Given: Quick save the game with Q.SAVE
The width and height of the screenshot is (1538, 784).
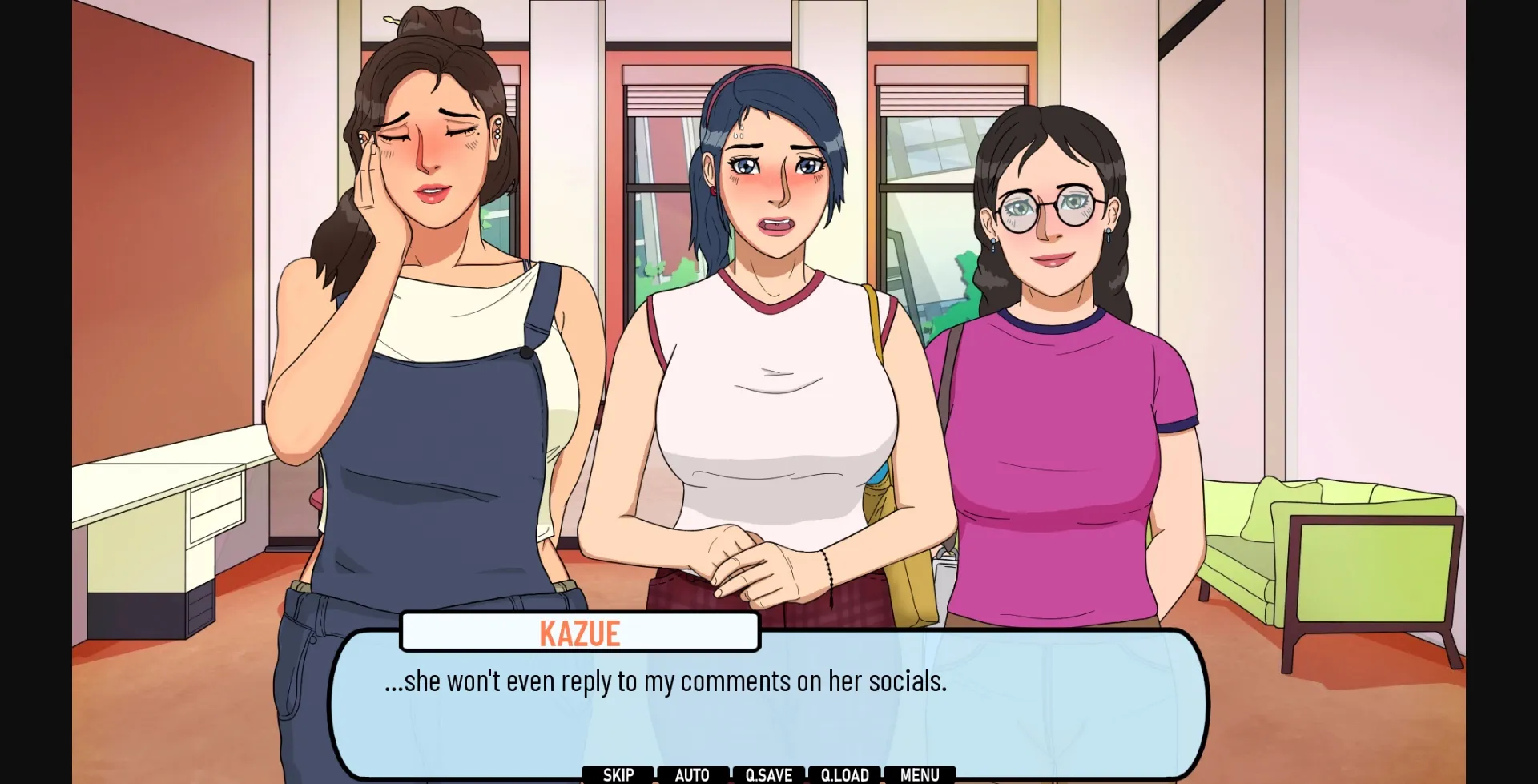Looking at the screenshot, I should click(x=767, y=774).
